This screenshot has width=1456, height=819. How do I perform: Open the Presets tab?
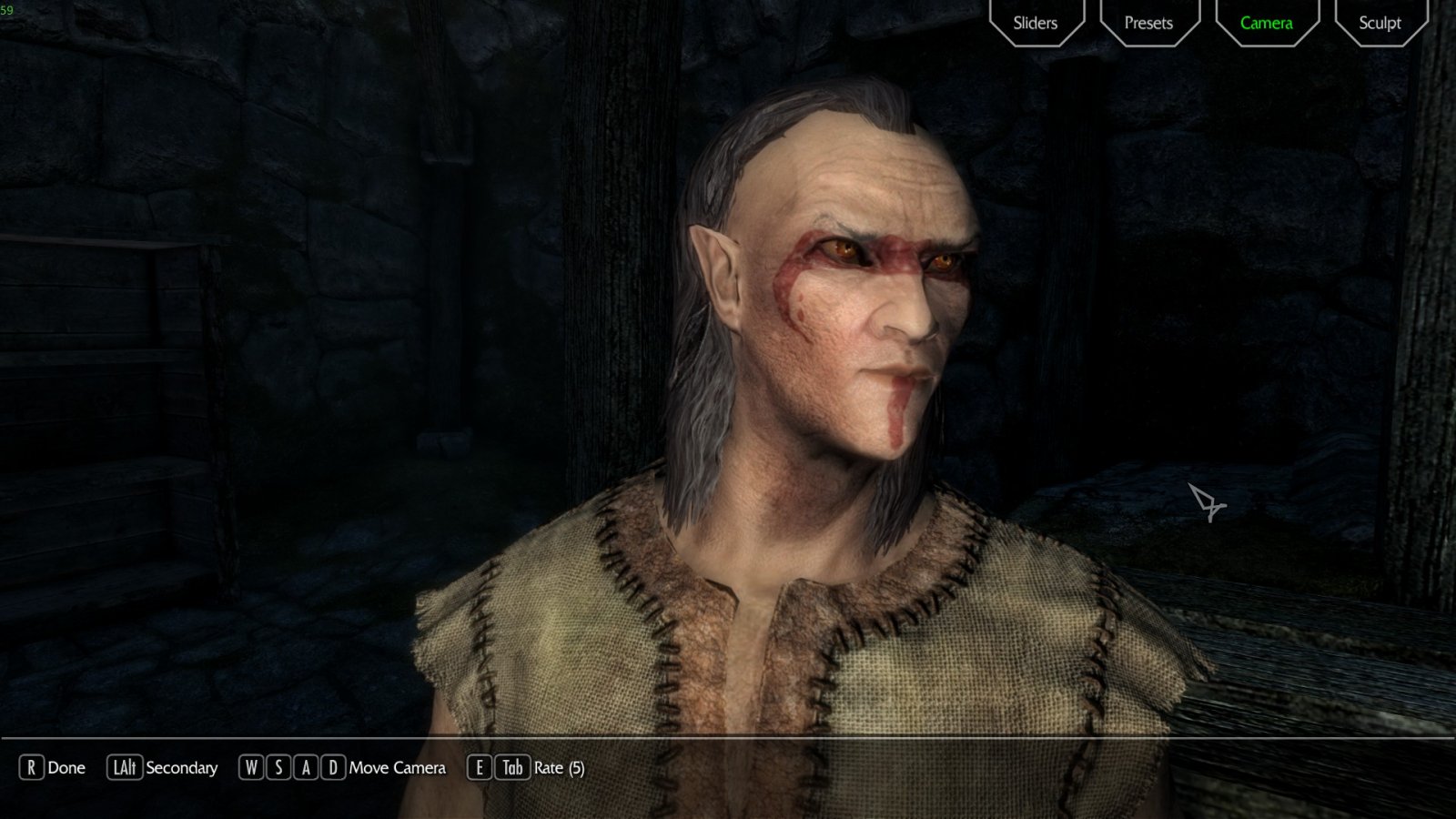(1149, 23)
